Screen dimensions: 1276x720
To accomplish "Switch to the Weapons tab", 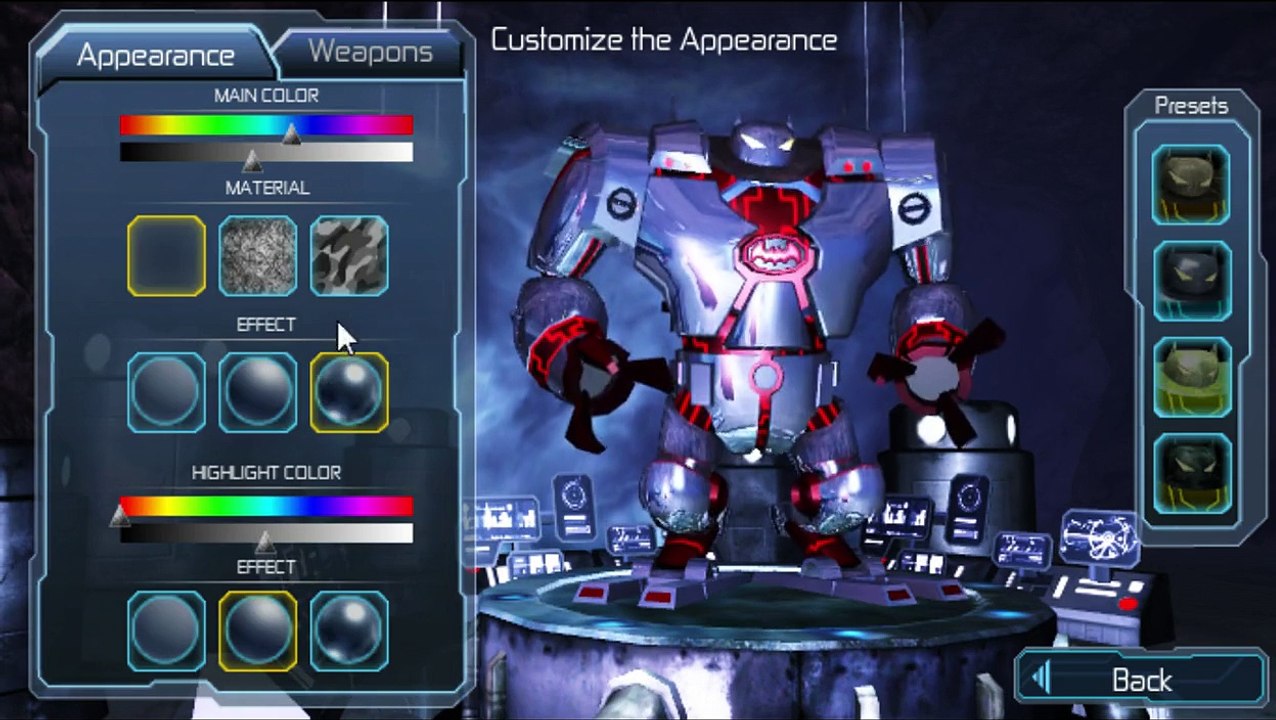I will (370, 52).
